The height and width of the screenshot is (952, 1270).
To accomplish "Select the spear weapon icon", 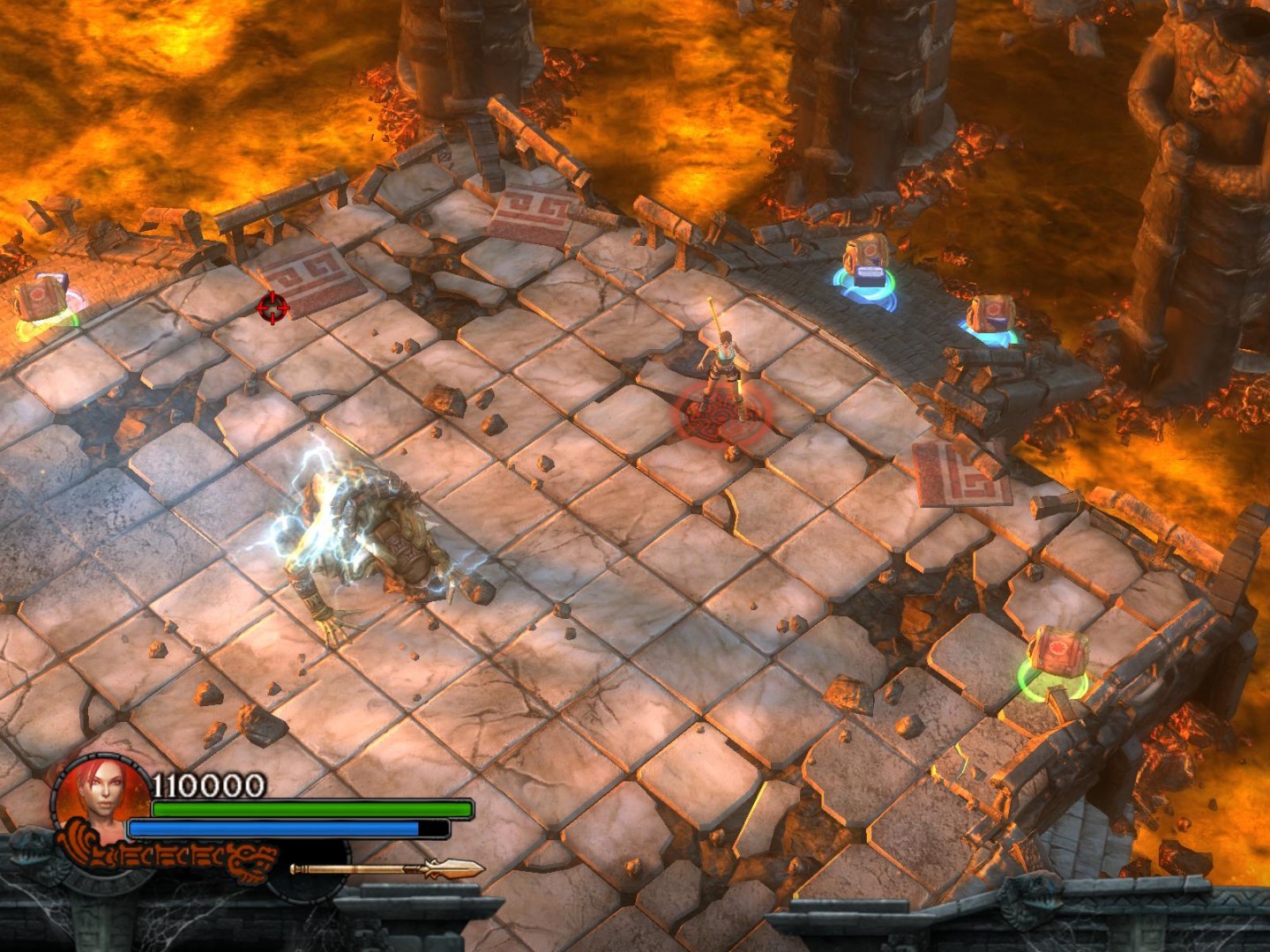I will pos(386,869).
